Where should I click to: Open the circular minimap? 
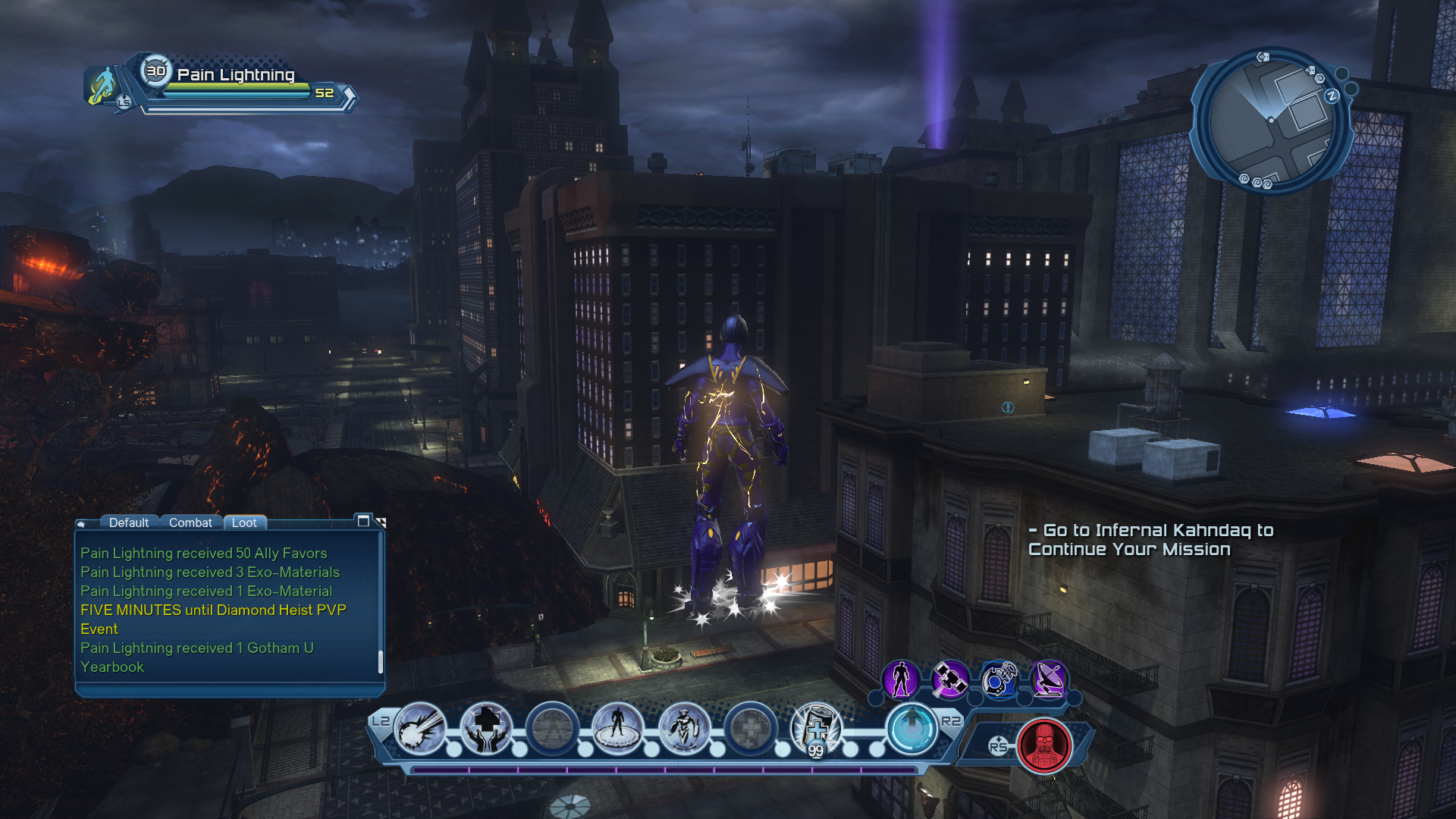(x=1270, y=121)
